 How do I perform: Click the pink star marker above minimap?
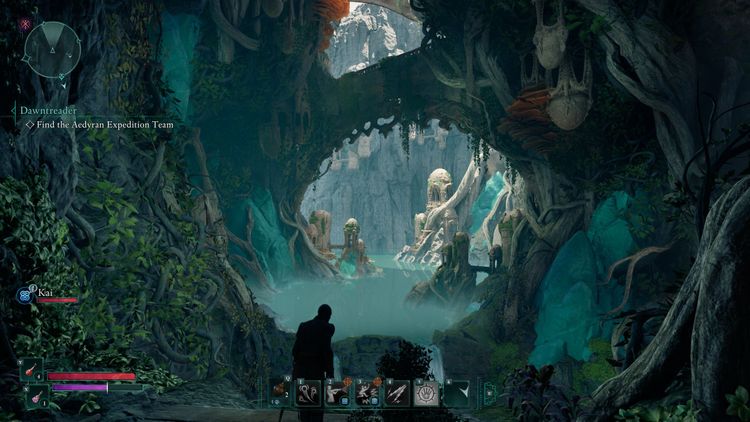25,23
